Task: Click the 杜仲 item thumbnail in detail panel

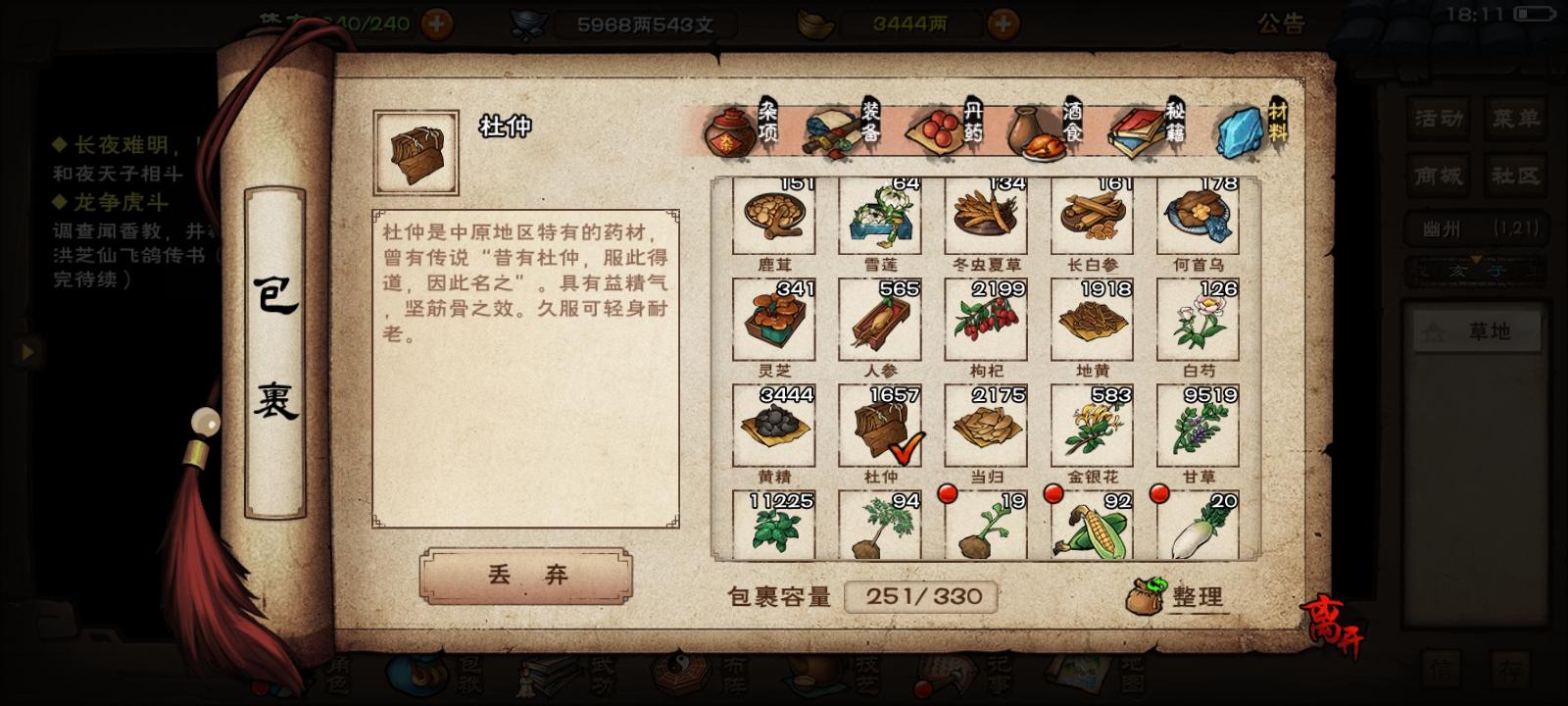Action: coord(416,149)
